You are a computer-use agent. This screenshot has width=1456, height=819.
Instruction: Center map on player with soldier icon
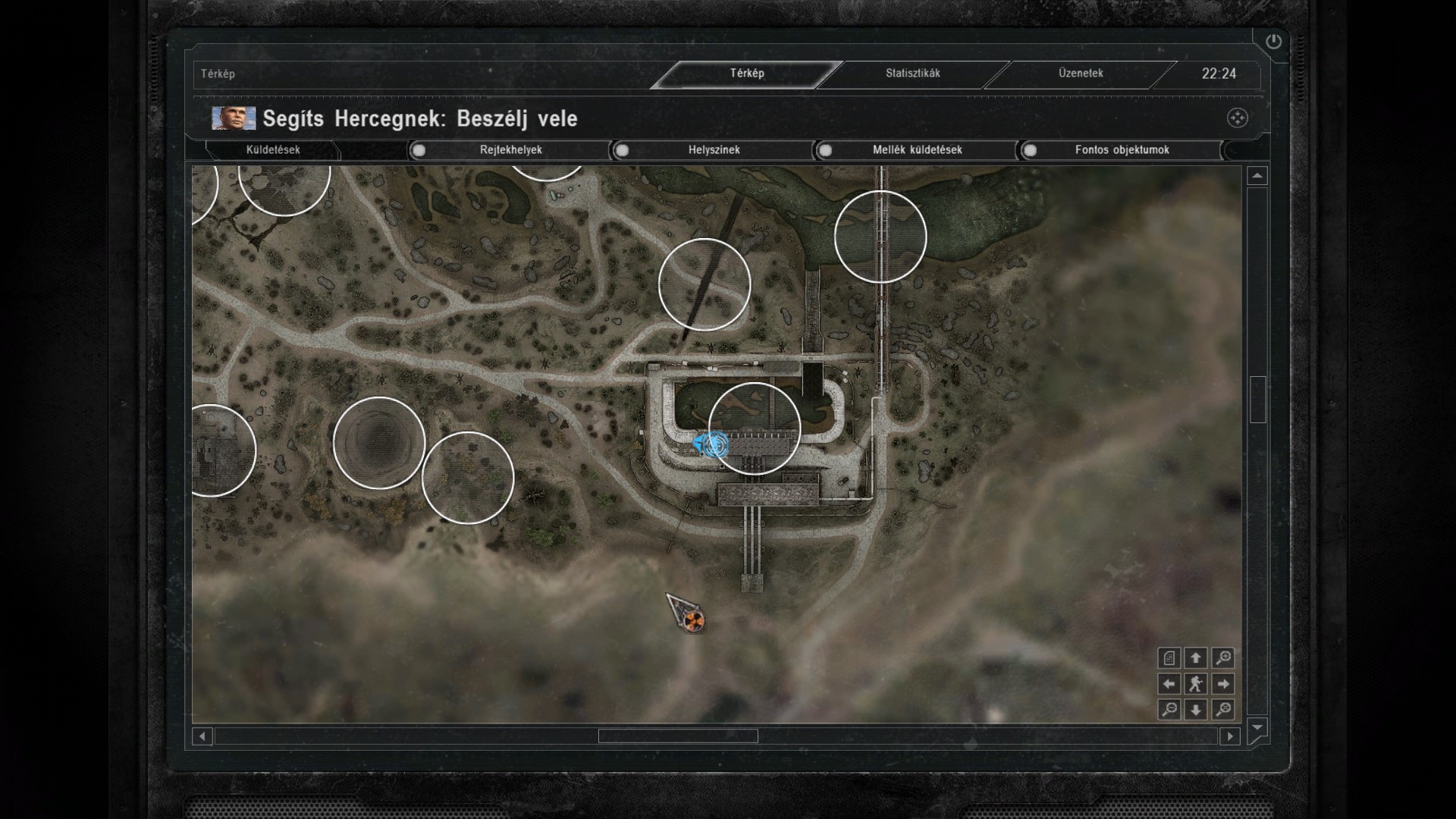pos(1196,684)
